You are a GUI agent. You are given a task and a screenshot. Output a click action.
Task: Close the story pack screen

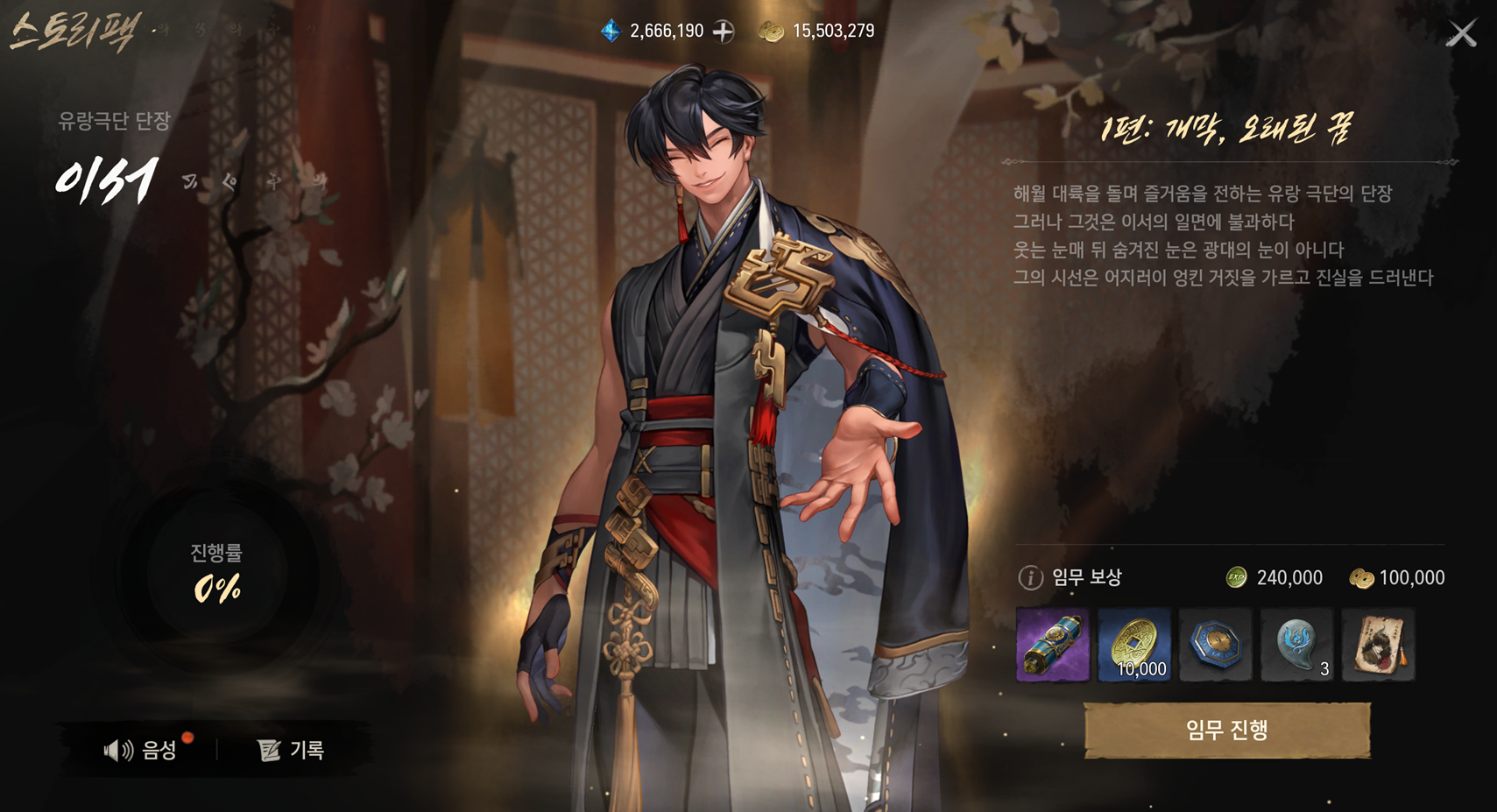click(x=1461, y=33)
